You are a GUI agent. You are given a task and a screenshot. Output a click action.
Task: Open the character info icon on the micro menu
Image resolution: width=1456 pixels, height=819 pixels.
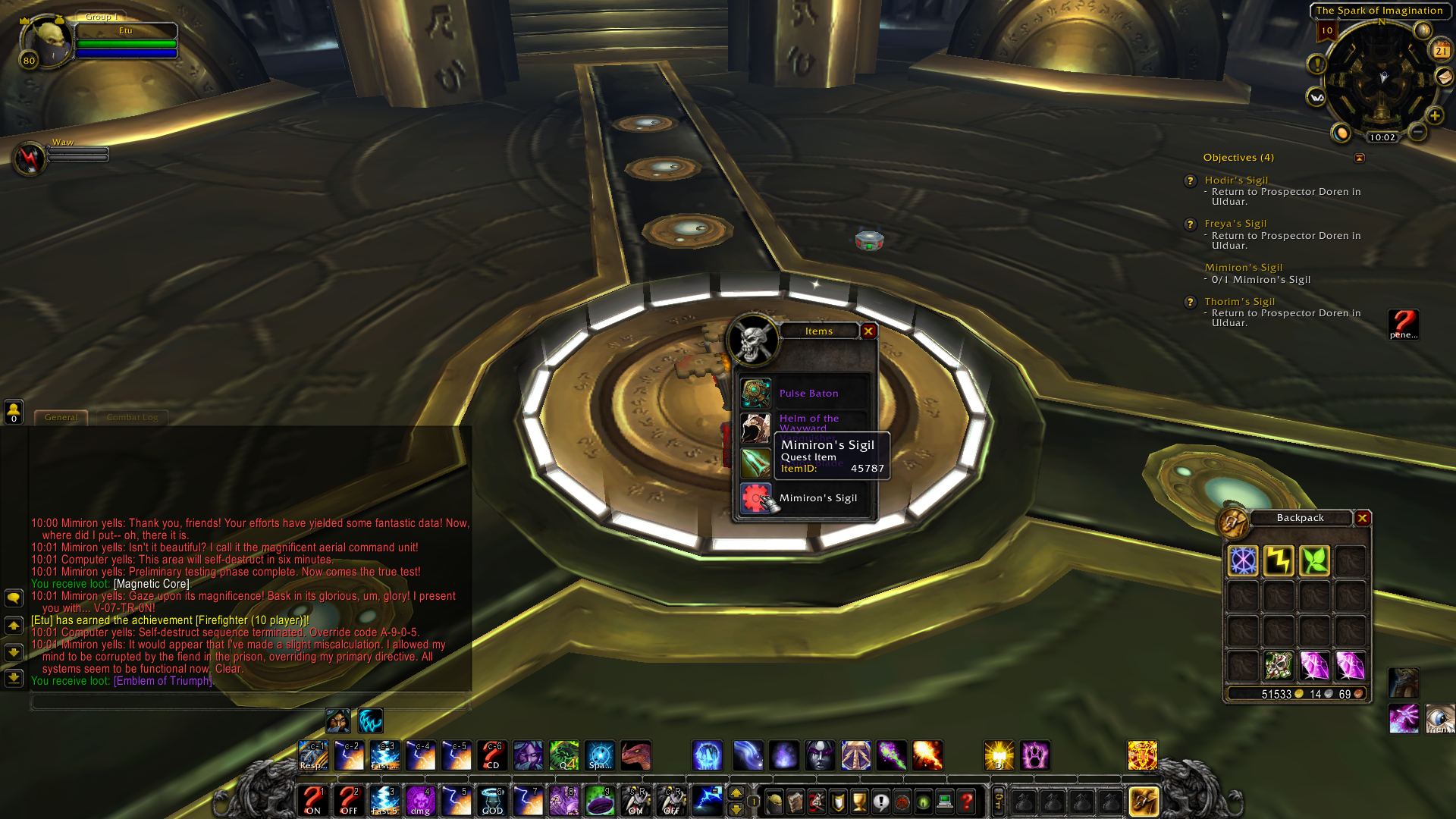click(774, 802)
